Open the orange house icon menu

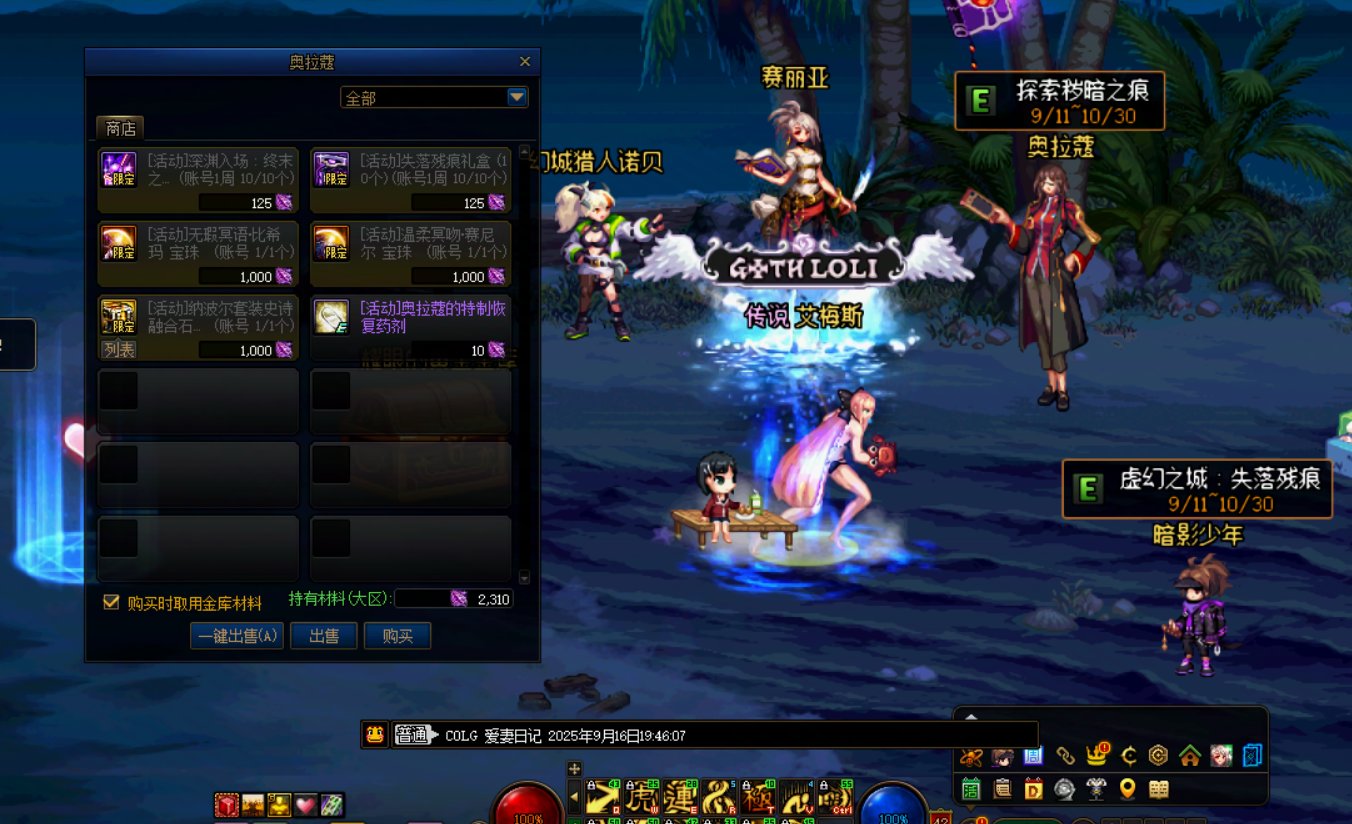(x=1189, y=756)
